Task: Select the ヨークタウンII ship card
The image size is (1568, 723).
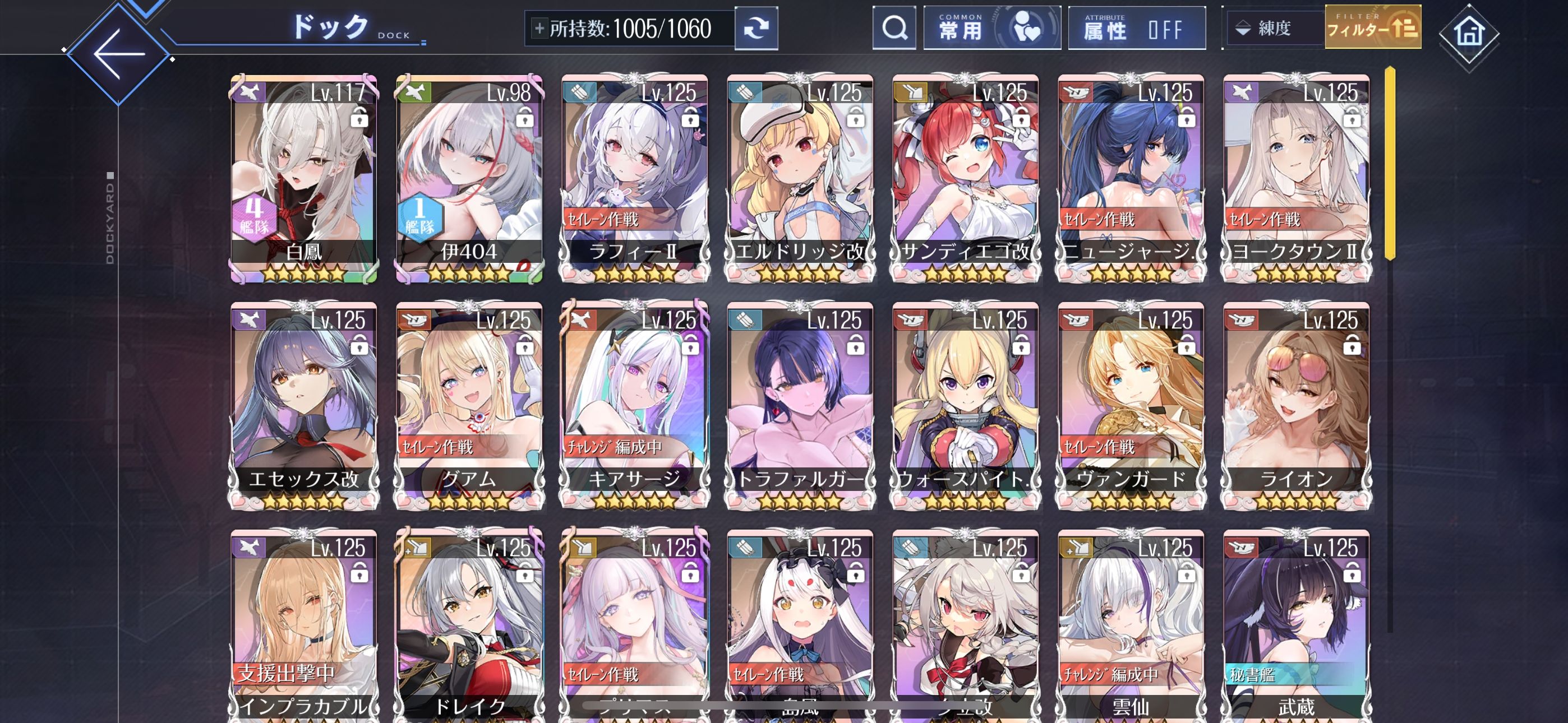Action: [1297, 178]
